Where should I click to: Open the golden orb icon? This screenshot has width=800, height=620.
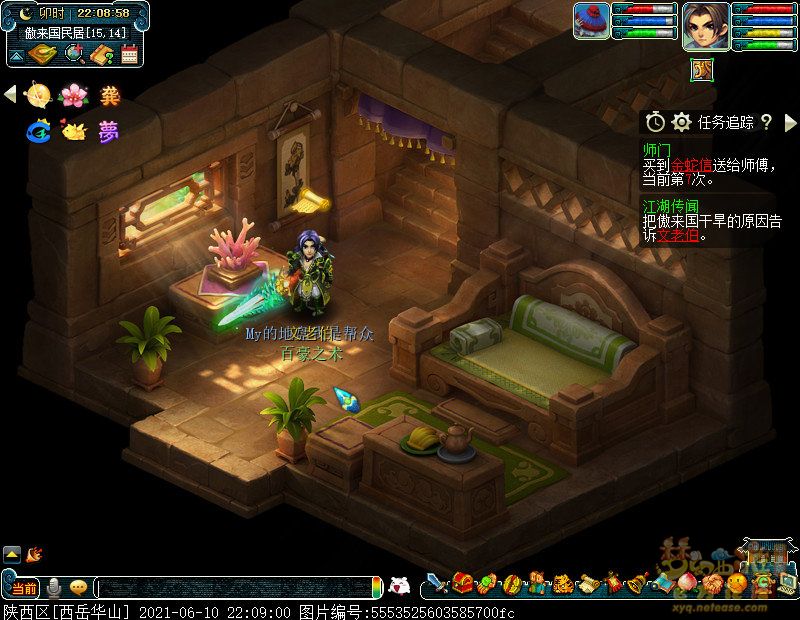(38, 95)
